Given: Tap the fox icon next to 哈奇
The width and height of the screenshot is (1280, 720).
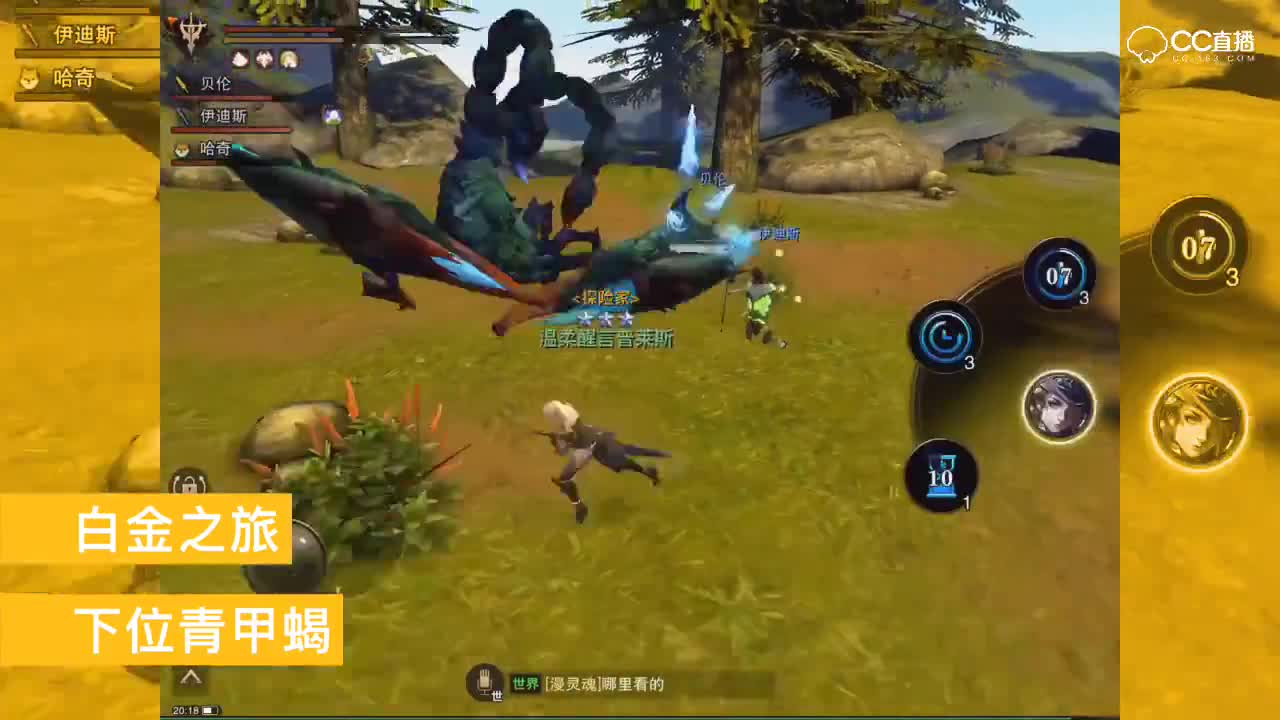Looking at the screenshot, I should [184, 148].
